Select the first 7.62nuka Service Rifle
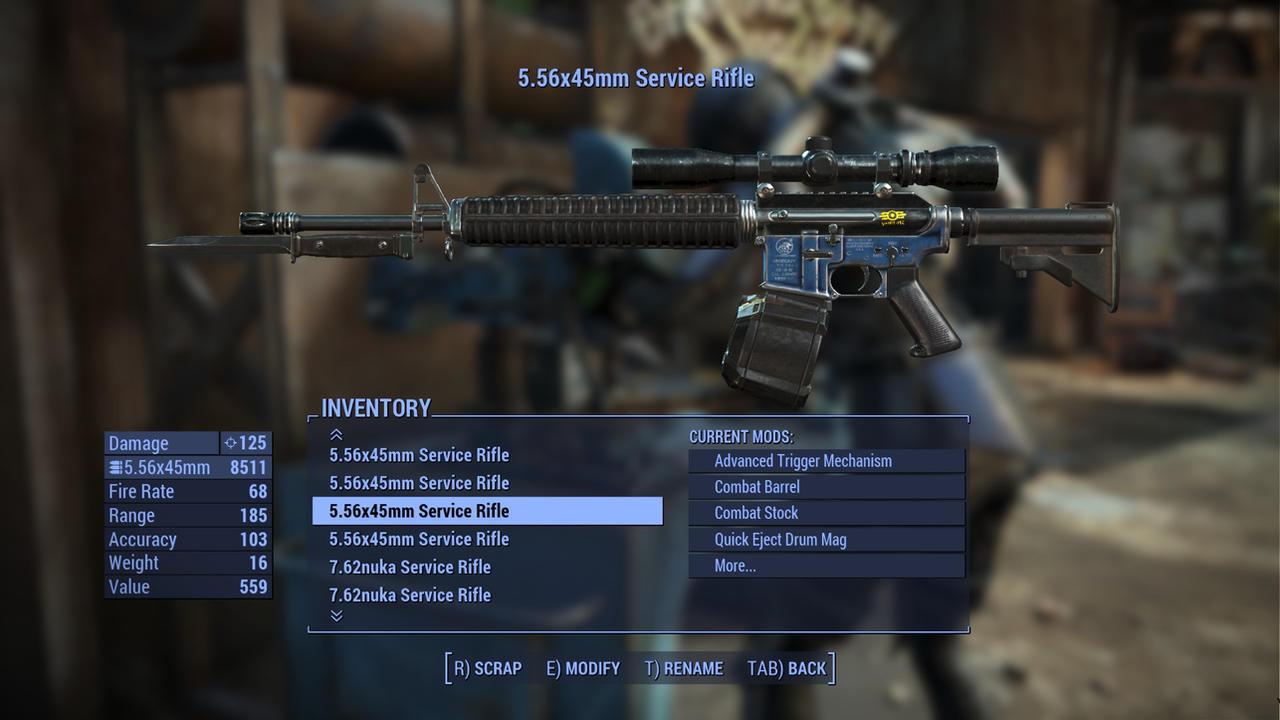This screenshot has width=1280, height=720. click(x=410, y=567)
